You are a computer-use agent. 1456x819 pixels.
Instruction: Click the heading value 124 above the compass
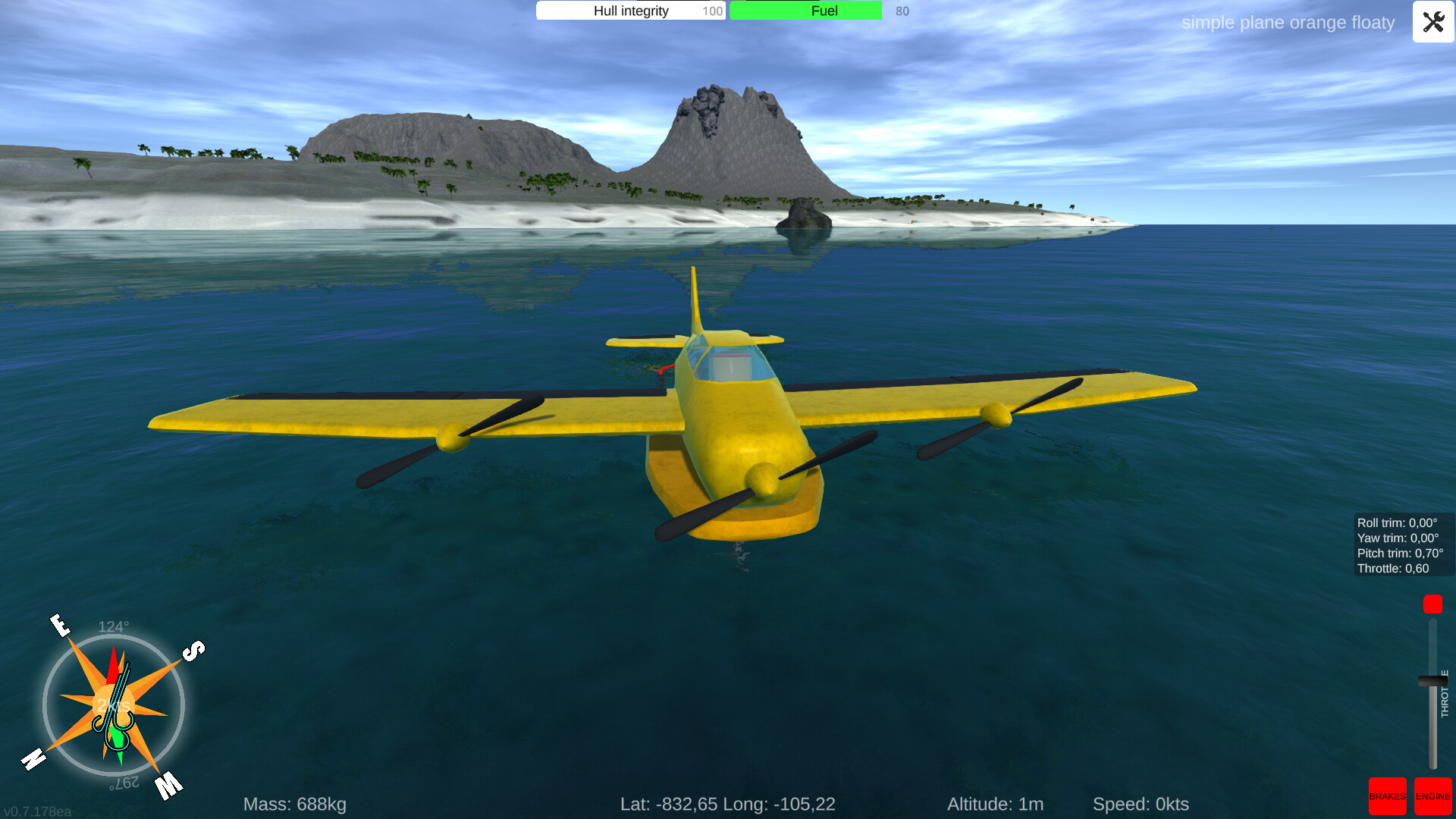(x=112, y=627)
